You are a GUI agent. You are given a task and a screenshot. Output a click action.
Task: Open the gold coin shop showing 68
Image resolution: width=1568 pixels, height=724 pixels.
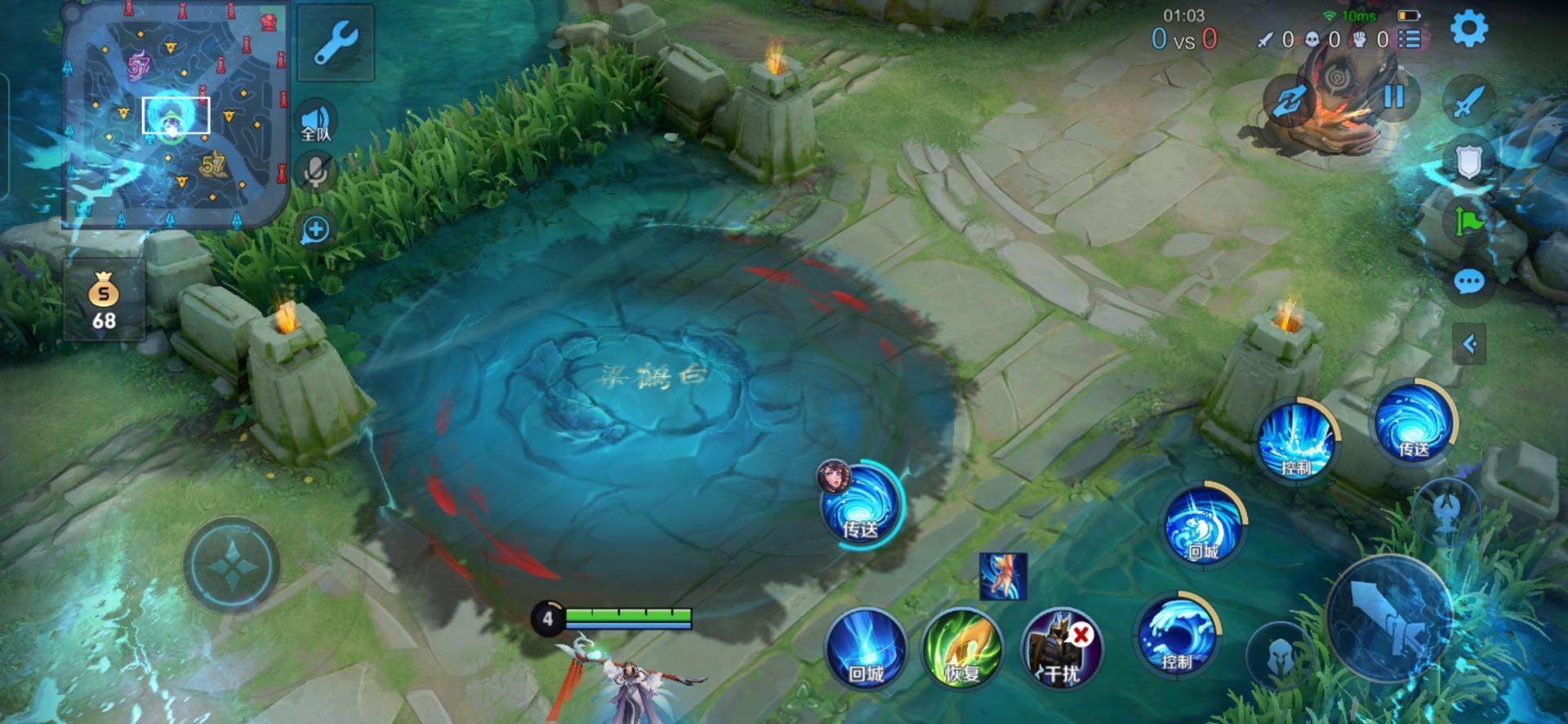(x=104, y=300)
